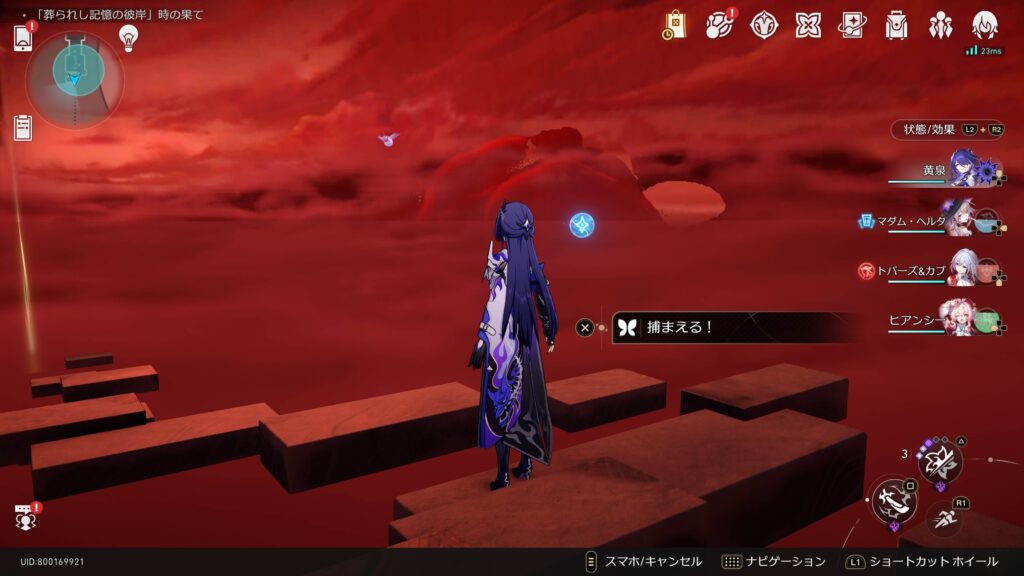Open the four-petal flower icon
The height and width of the screenshot is (576, 1024).
pyautogui.click(x=808, y=25)
